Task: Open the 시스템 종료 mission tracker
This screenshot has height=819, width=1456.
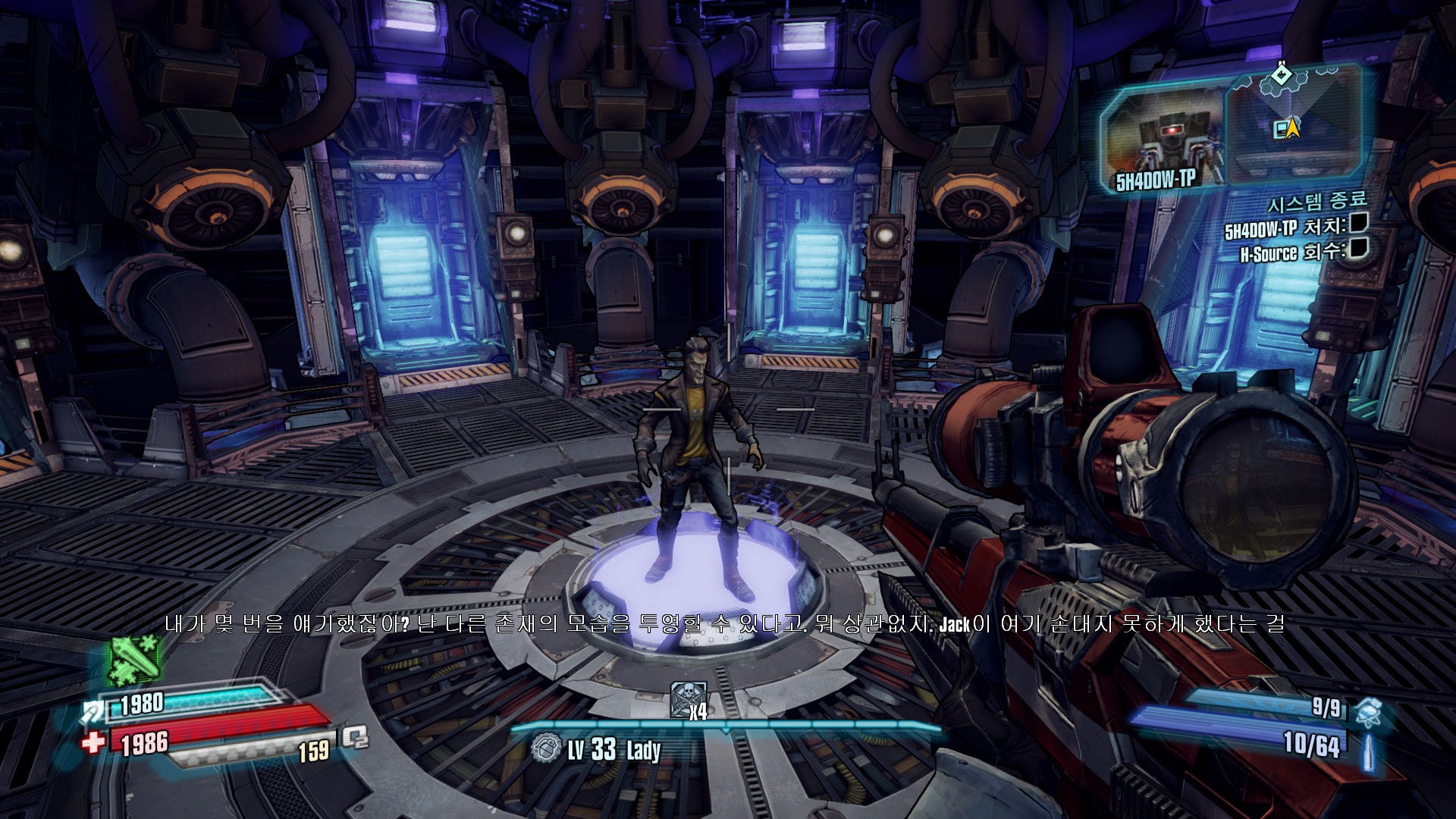Action: 1317,202
